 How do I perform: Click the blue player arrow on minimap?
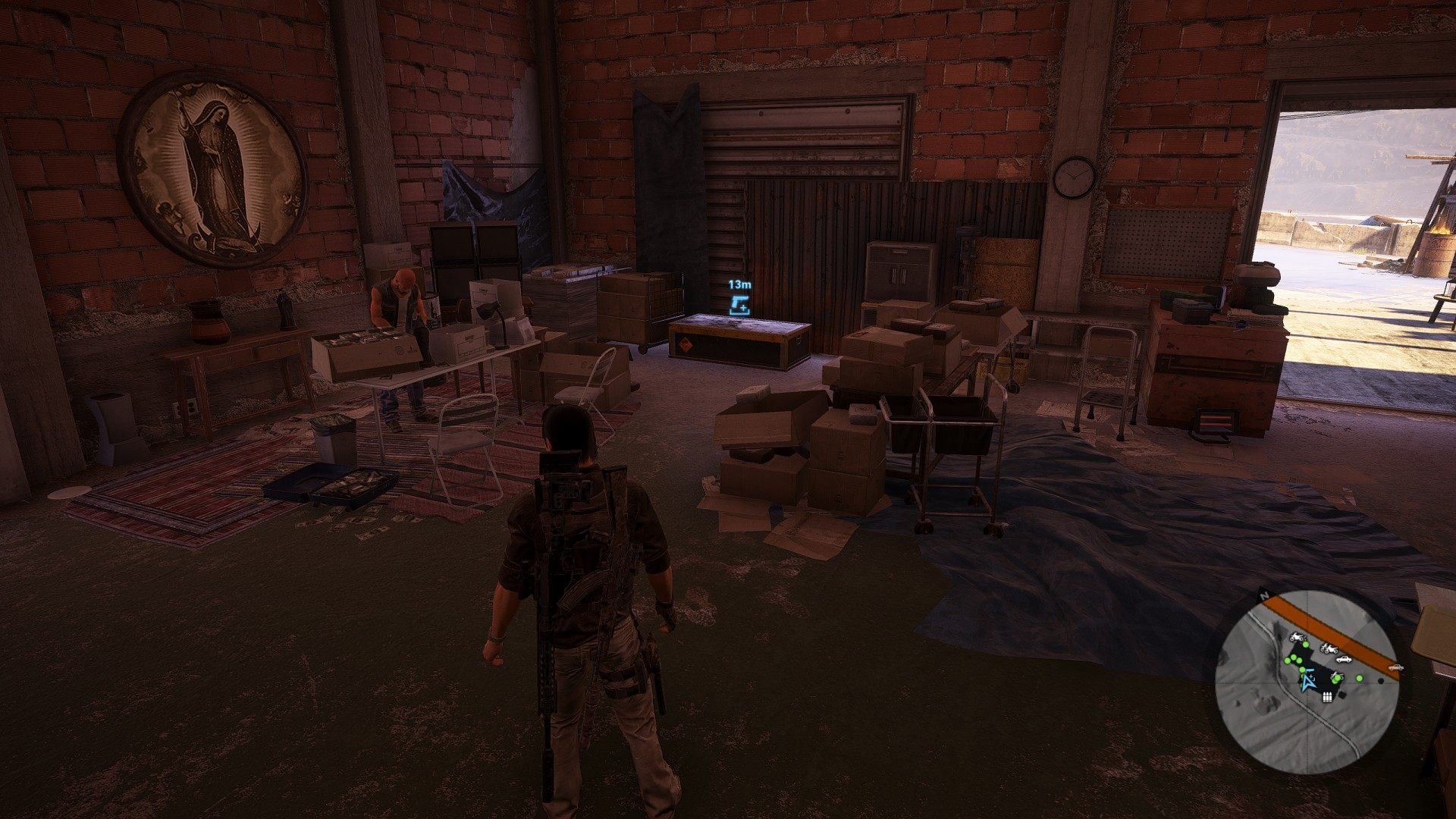(x=1307, y=682)
